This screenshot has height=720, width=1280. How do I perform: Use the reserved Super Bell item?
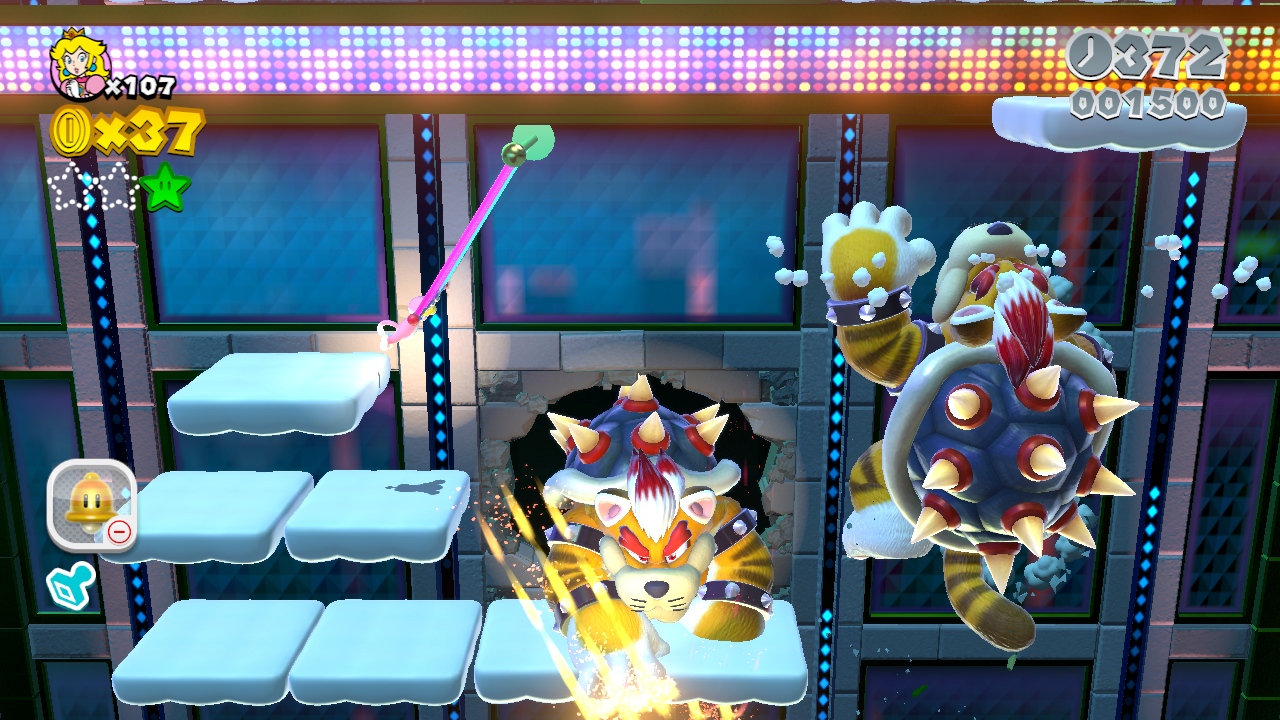point(91,505)
